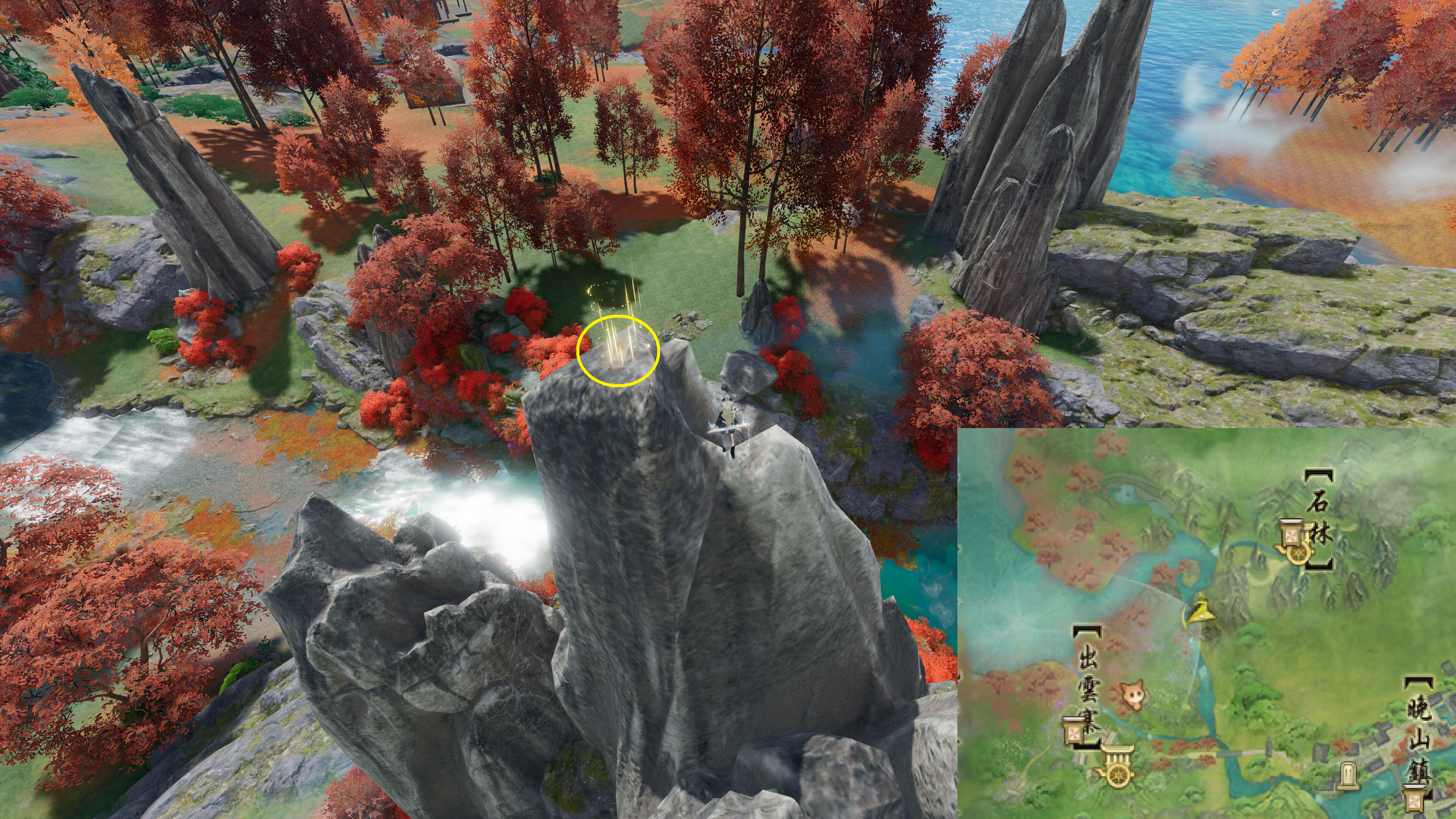
Task: Click the carriage marker below 出雲寨
Action: [1115, 767]
